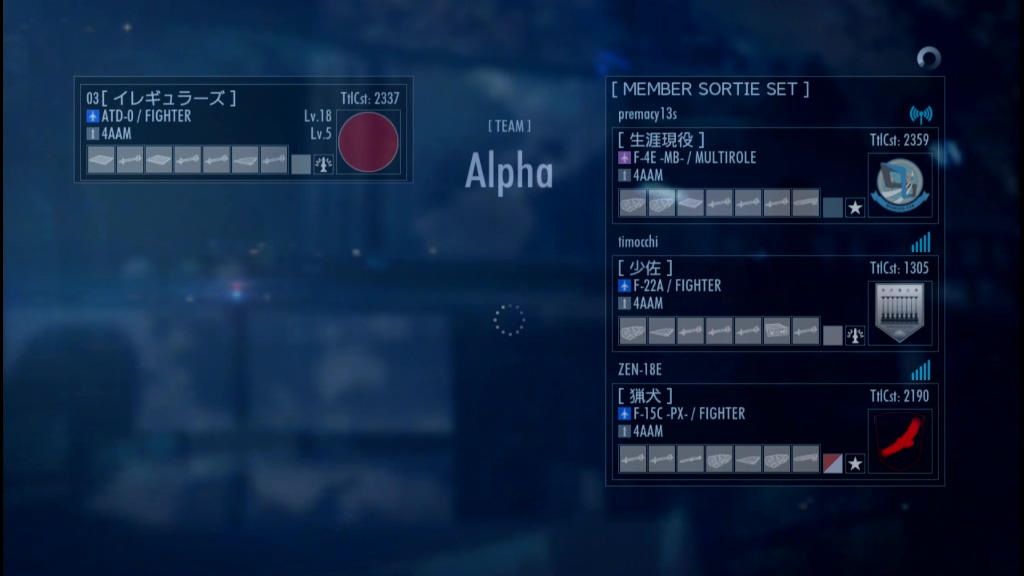The height and width of the screenshot is (576, 1024).
Task: Click the red circle emblem
Action: (x=367, y=141)
